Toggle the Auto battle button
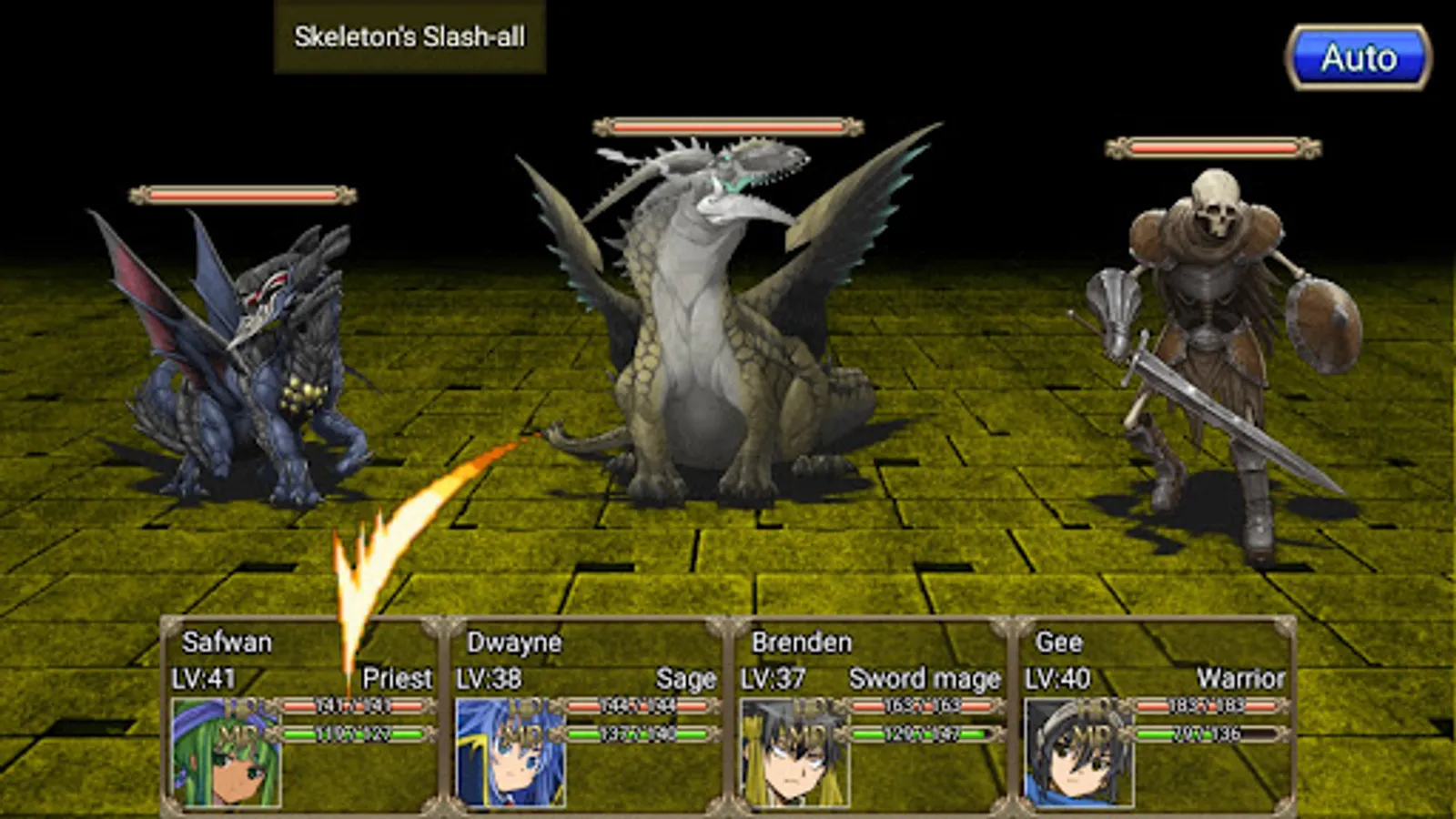1456x819 pixels. tap(1358, 58)
